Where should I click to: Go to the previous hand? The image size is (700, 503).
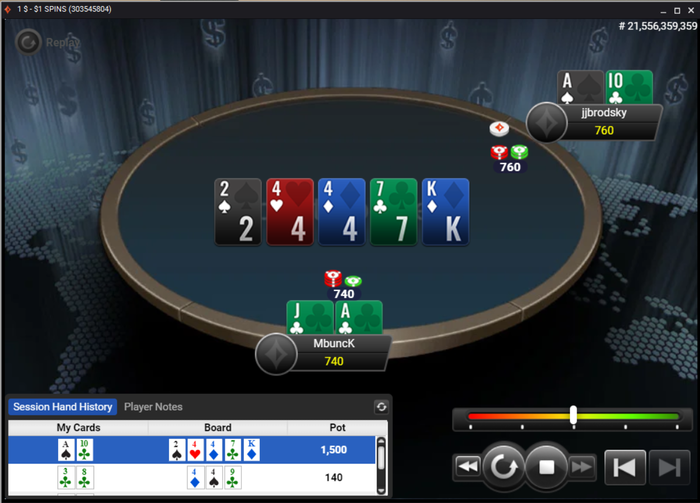click(624, 466)
